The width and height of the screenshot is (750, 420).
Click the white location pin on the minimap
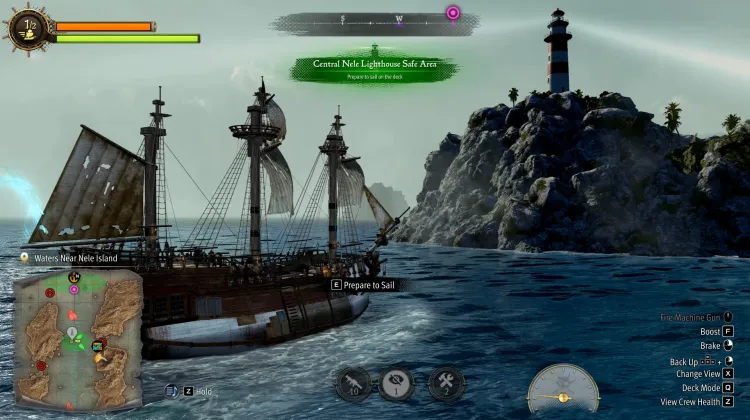click(x=72, y=331)
